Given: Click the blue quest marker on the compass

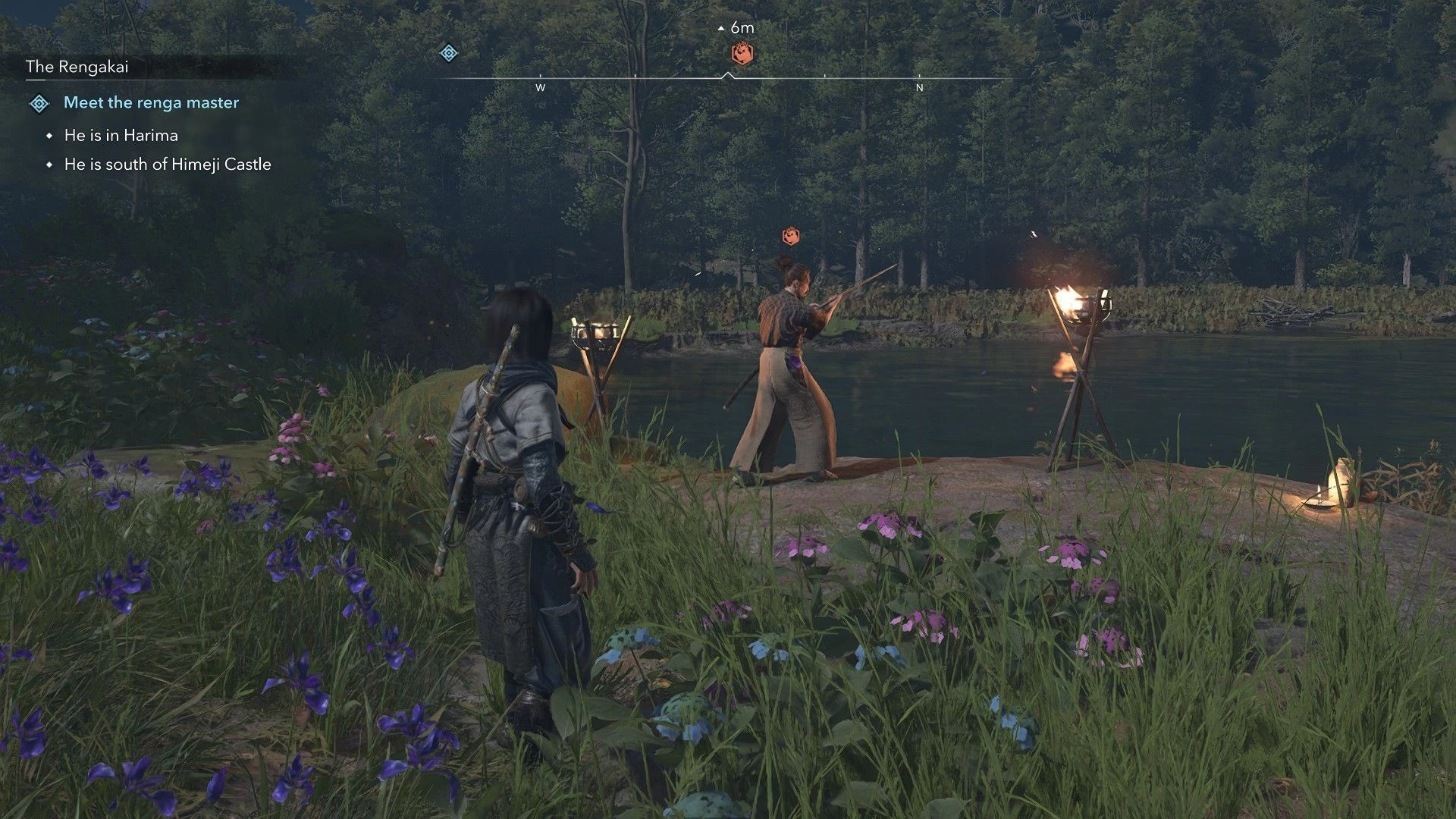Looking at the screenshot, I should pyautogui.click(x=449, y=53).
